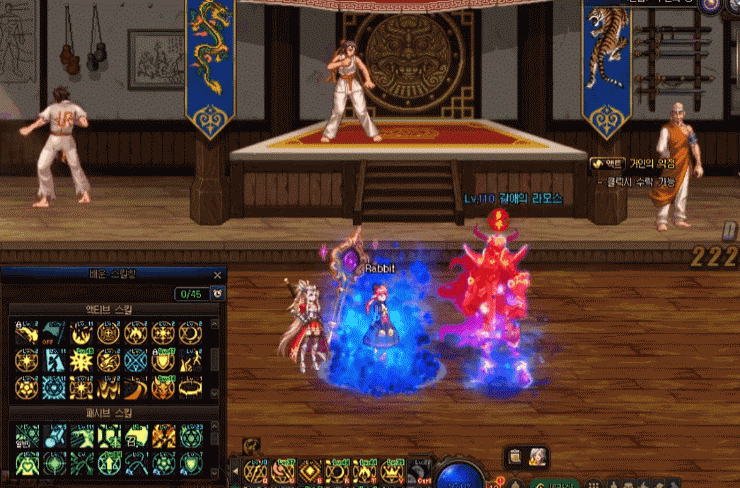Select the green heart passive skill
The image size is (740, 488).
27,461
